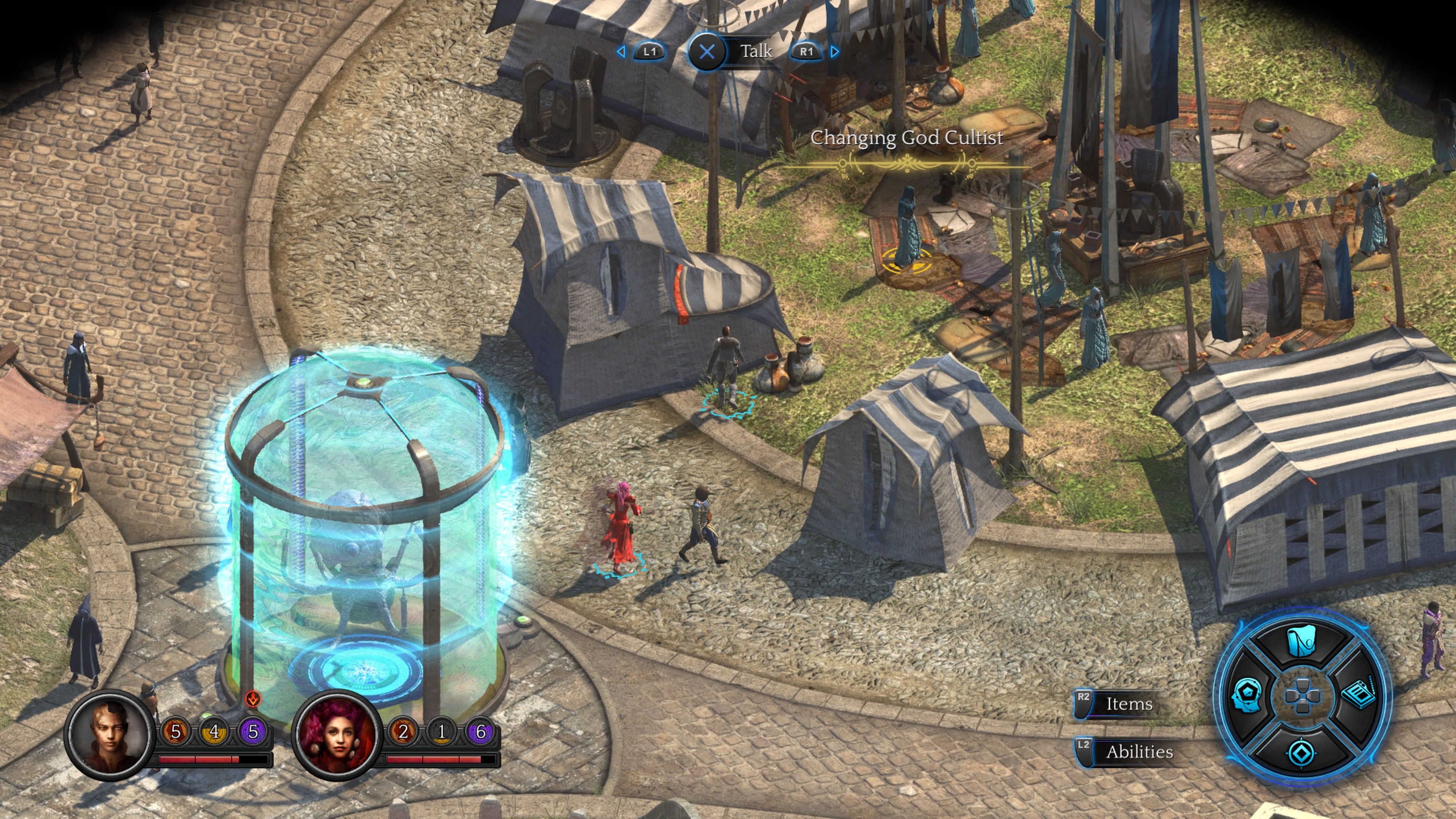Image resolution: width=1456 pixels, height=819 pixels.
Task: Open the map compass icon
Action: click(1301, 752)
